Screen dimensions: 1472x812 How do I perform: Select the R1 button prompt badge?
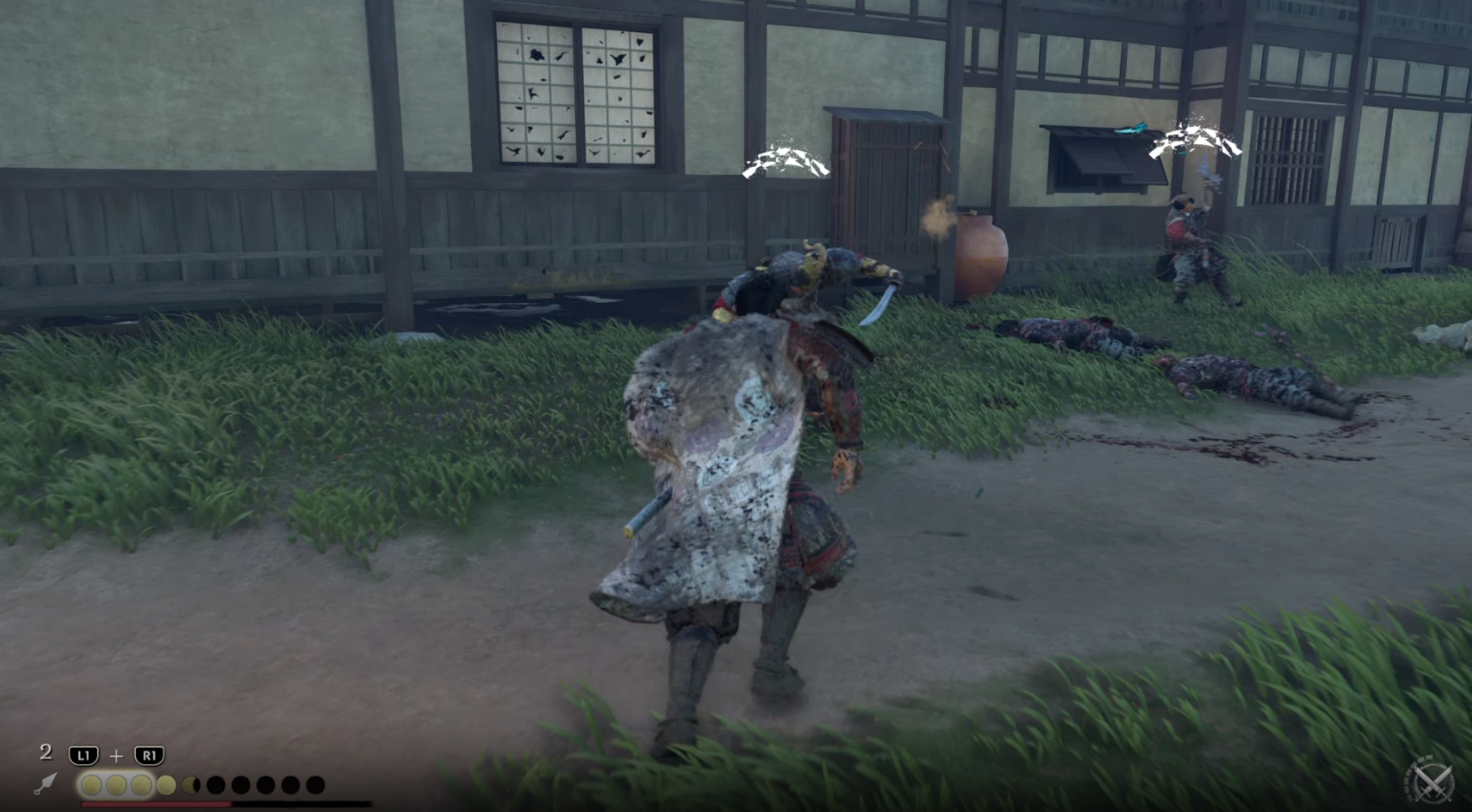coord(151,754)
